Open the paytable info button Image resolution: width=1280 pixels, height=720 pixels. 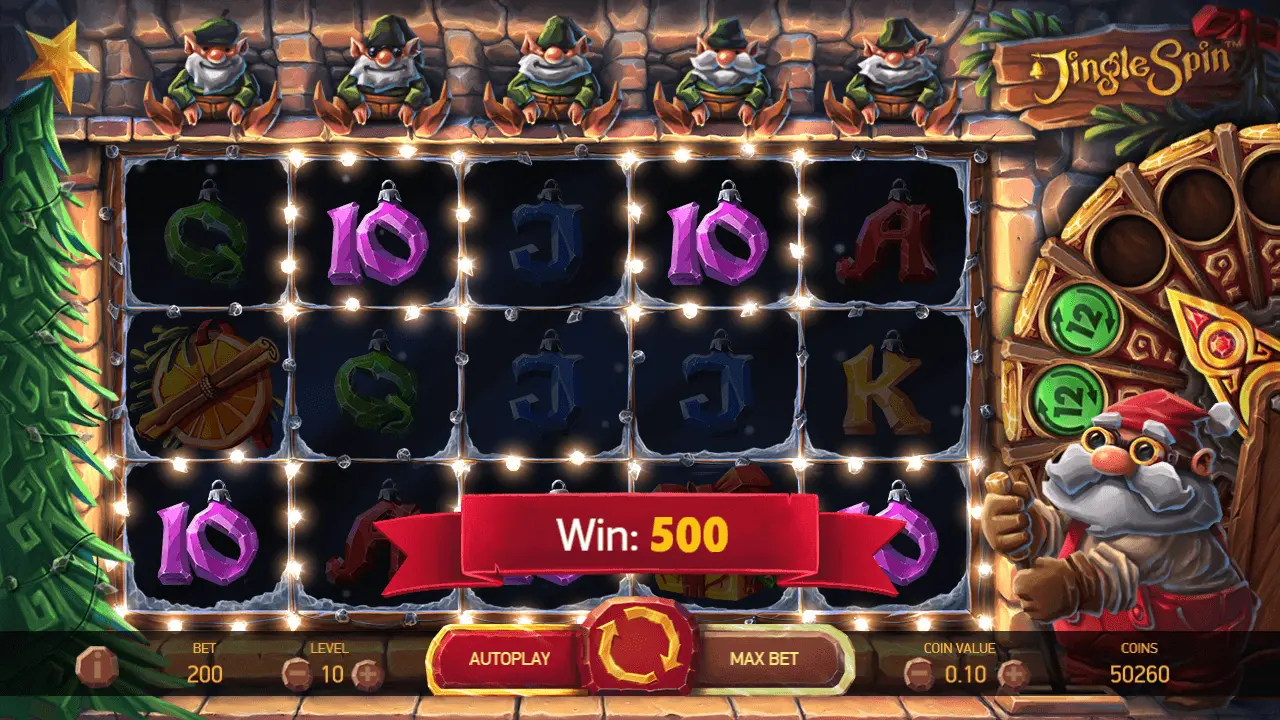coord(96,665)
